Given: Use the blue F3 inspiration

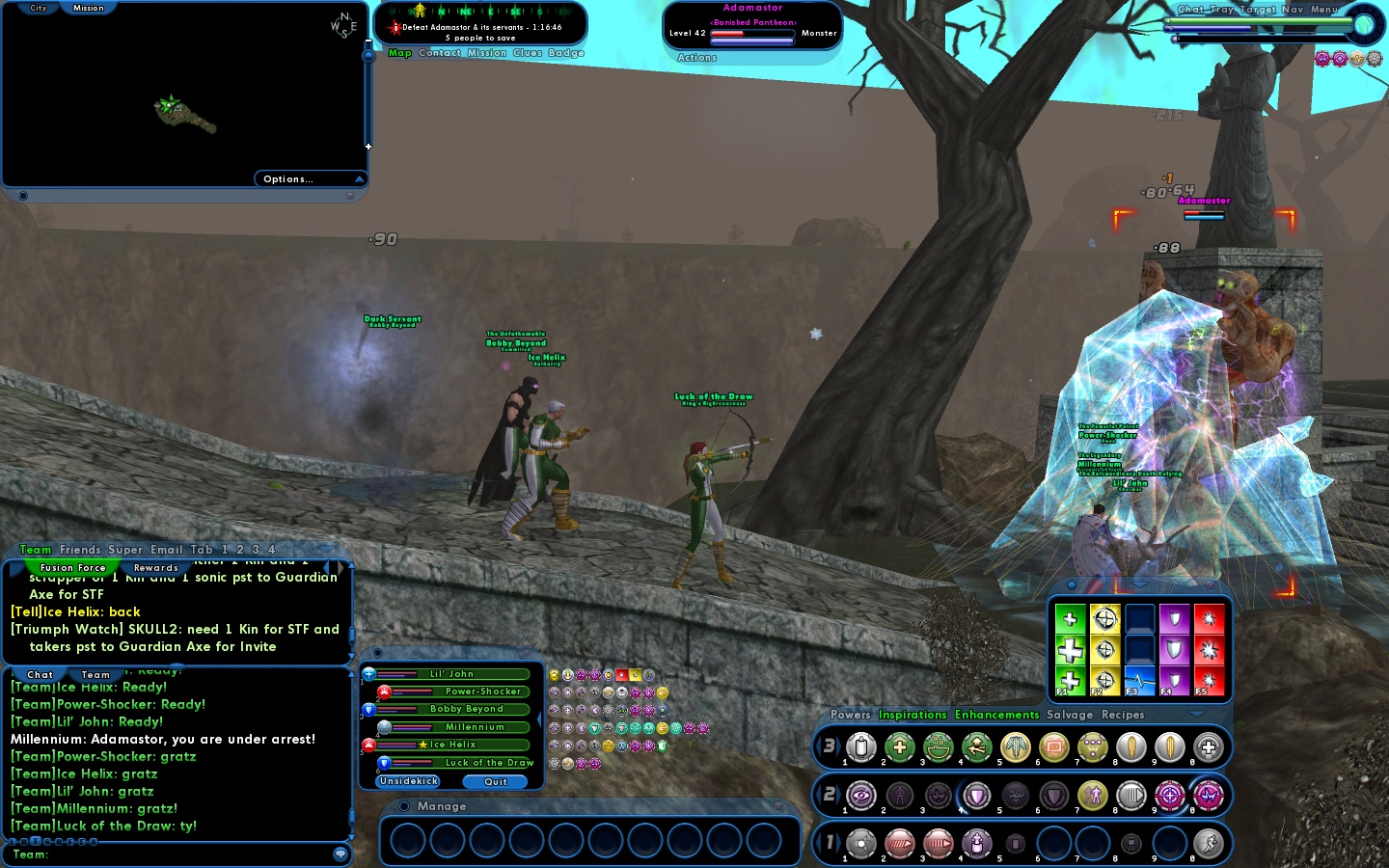Looking at the screenshot, I should point(1139,680).
